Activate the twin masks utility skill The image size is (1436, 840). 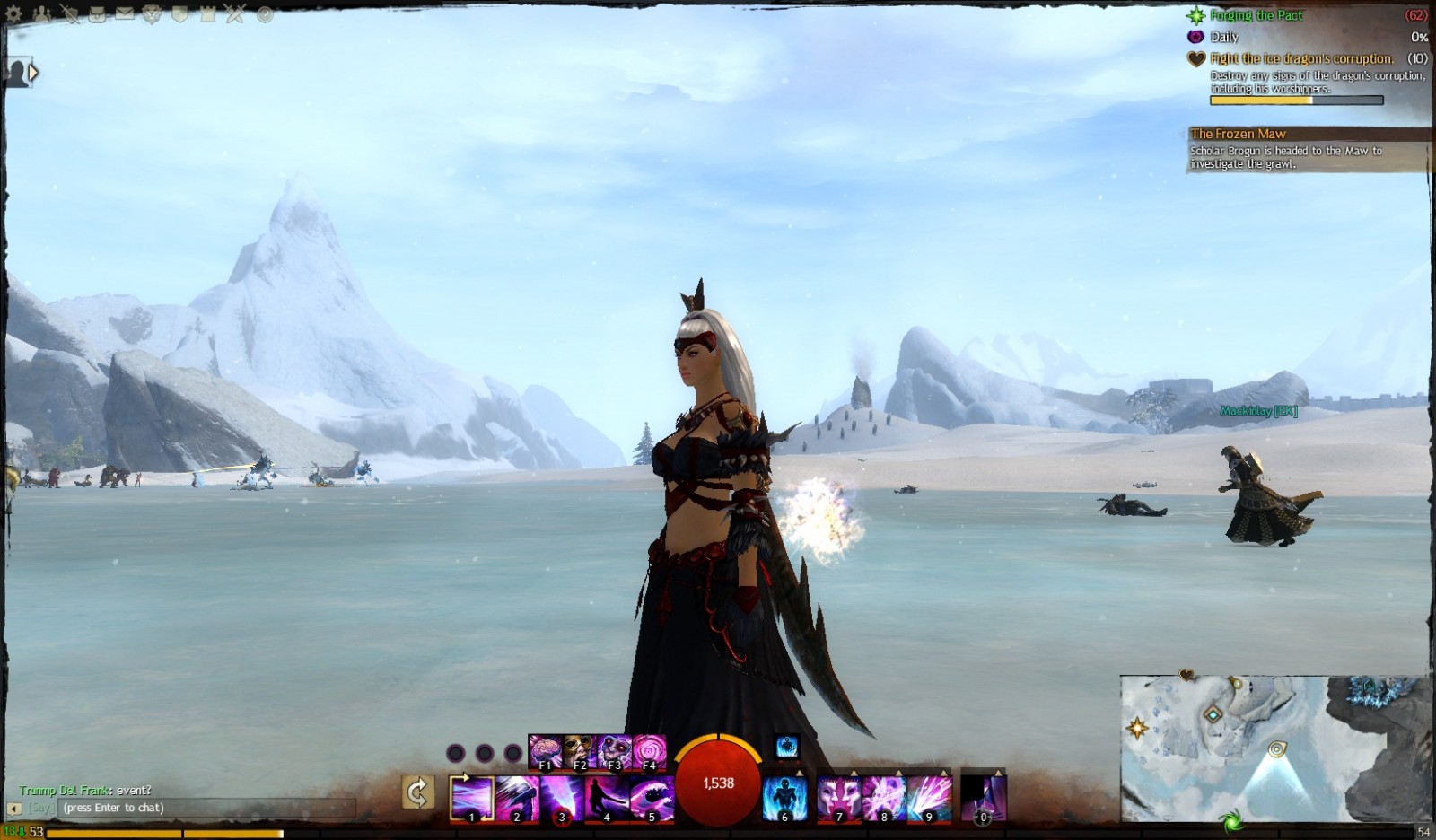(x=839, y=799)
